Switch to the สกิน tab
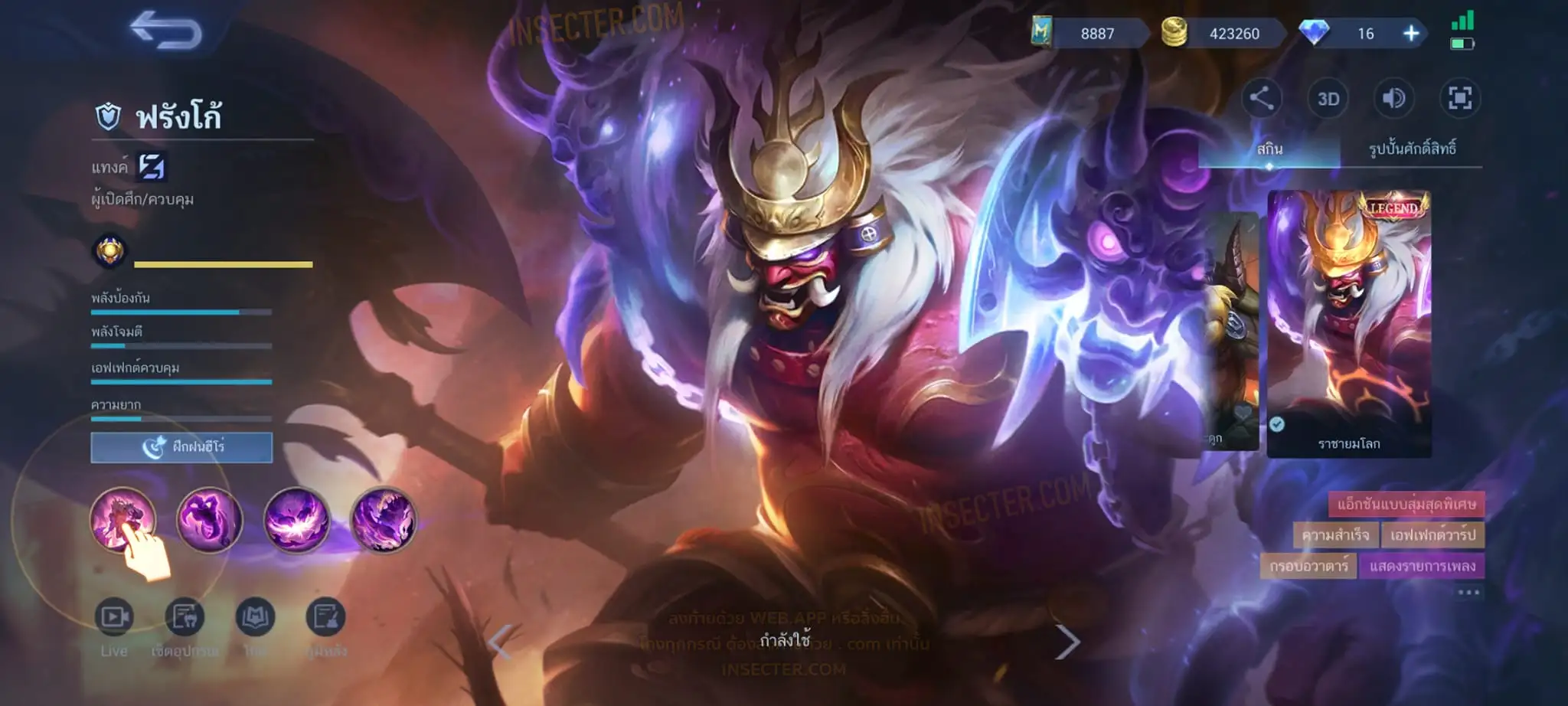This screenshot has height=706, width=1568. (1269, 149)
